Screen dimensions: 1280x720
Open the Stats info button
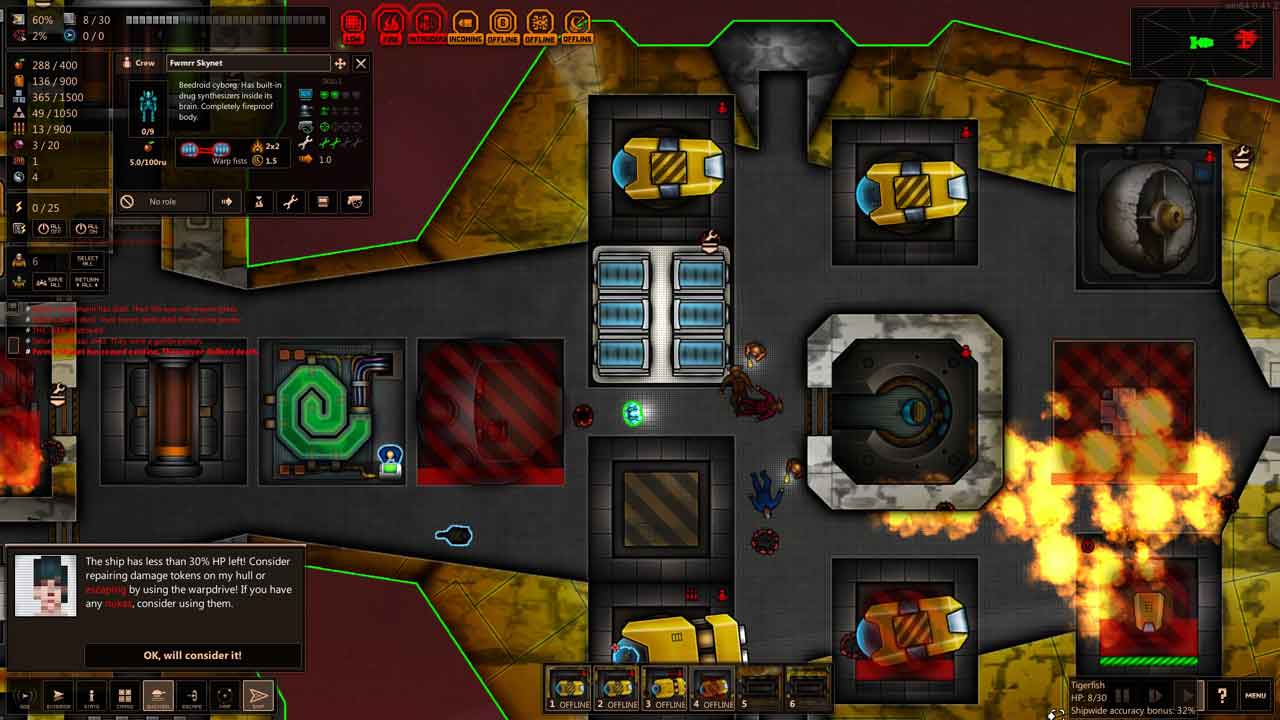pos(91,695)
